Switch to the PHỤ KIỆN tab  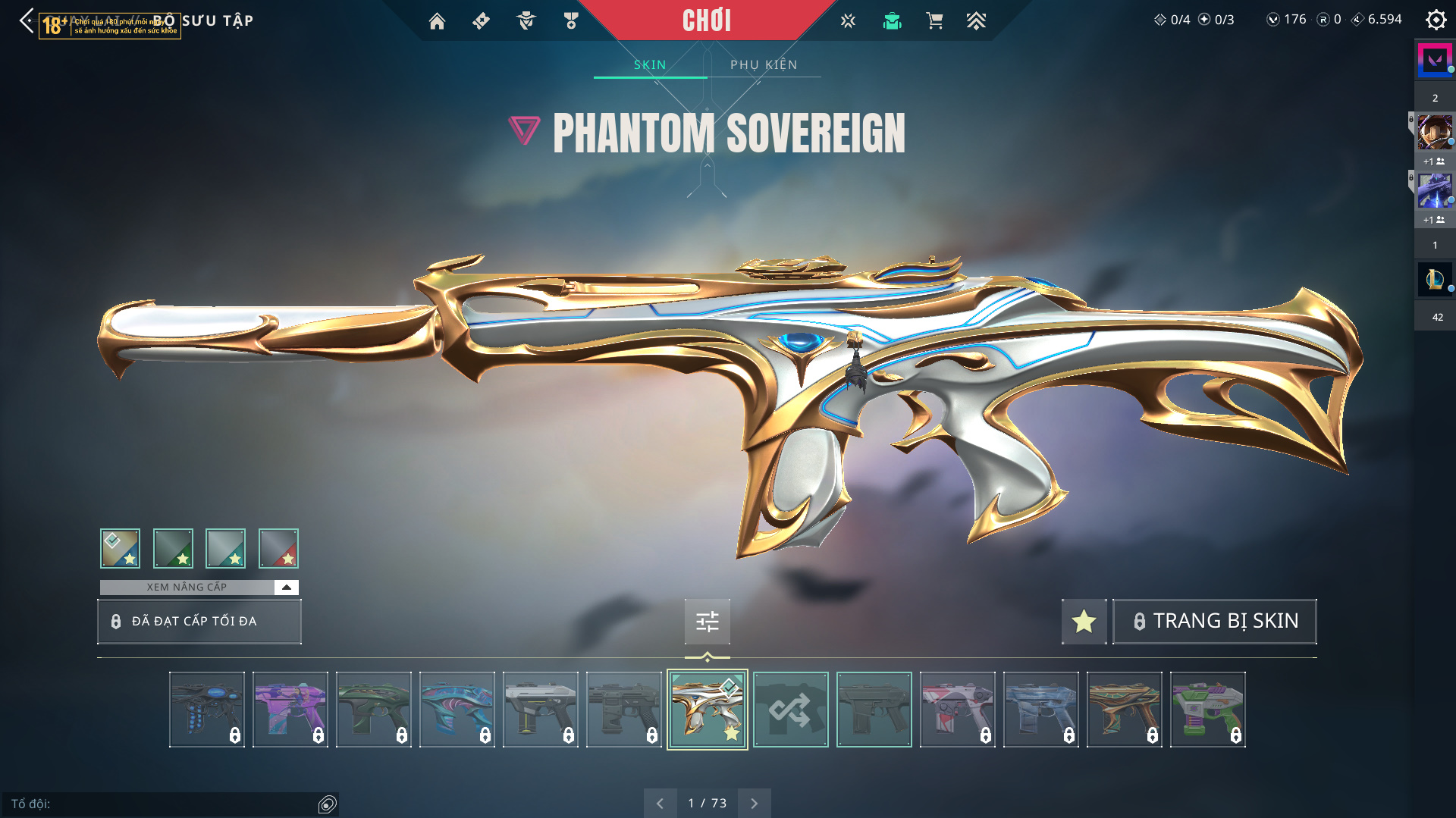pos(764,65)
